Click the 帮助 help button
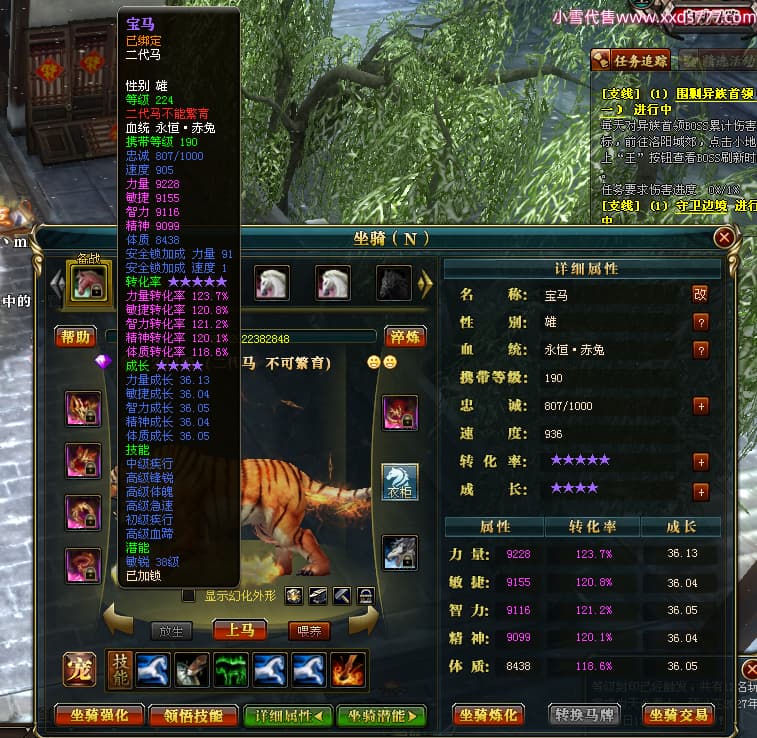Image resolution: width=757 pixels, height=738 pixels. (x=76, y=336)
